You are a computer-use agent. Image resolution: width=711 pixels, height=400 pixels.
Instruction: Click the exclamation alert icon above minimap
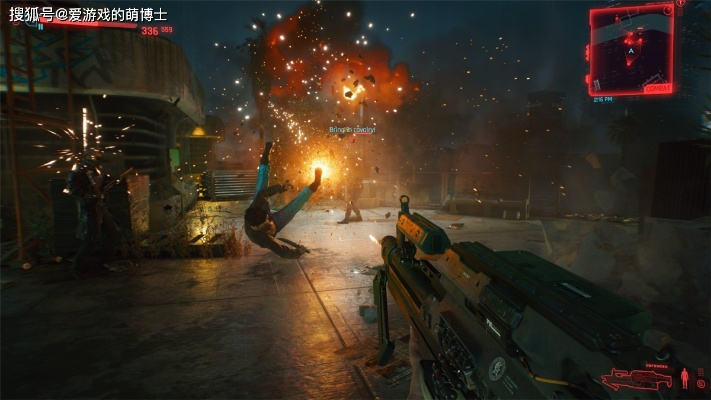click(x=680, y=3)
